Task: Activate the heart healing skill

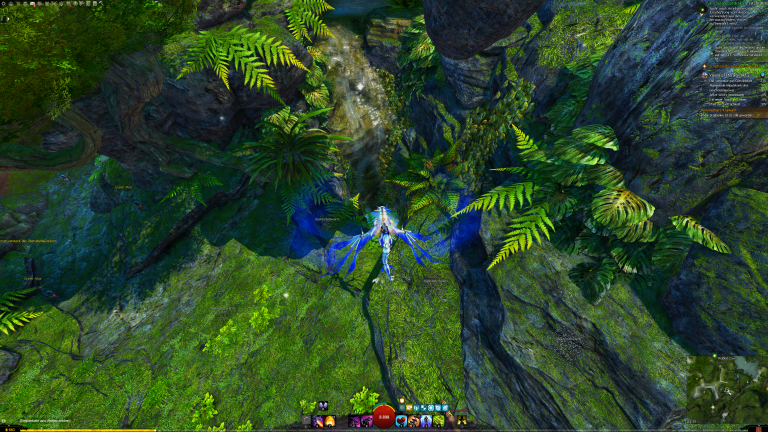Action: click(401, 421)
